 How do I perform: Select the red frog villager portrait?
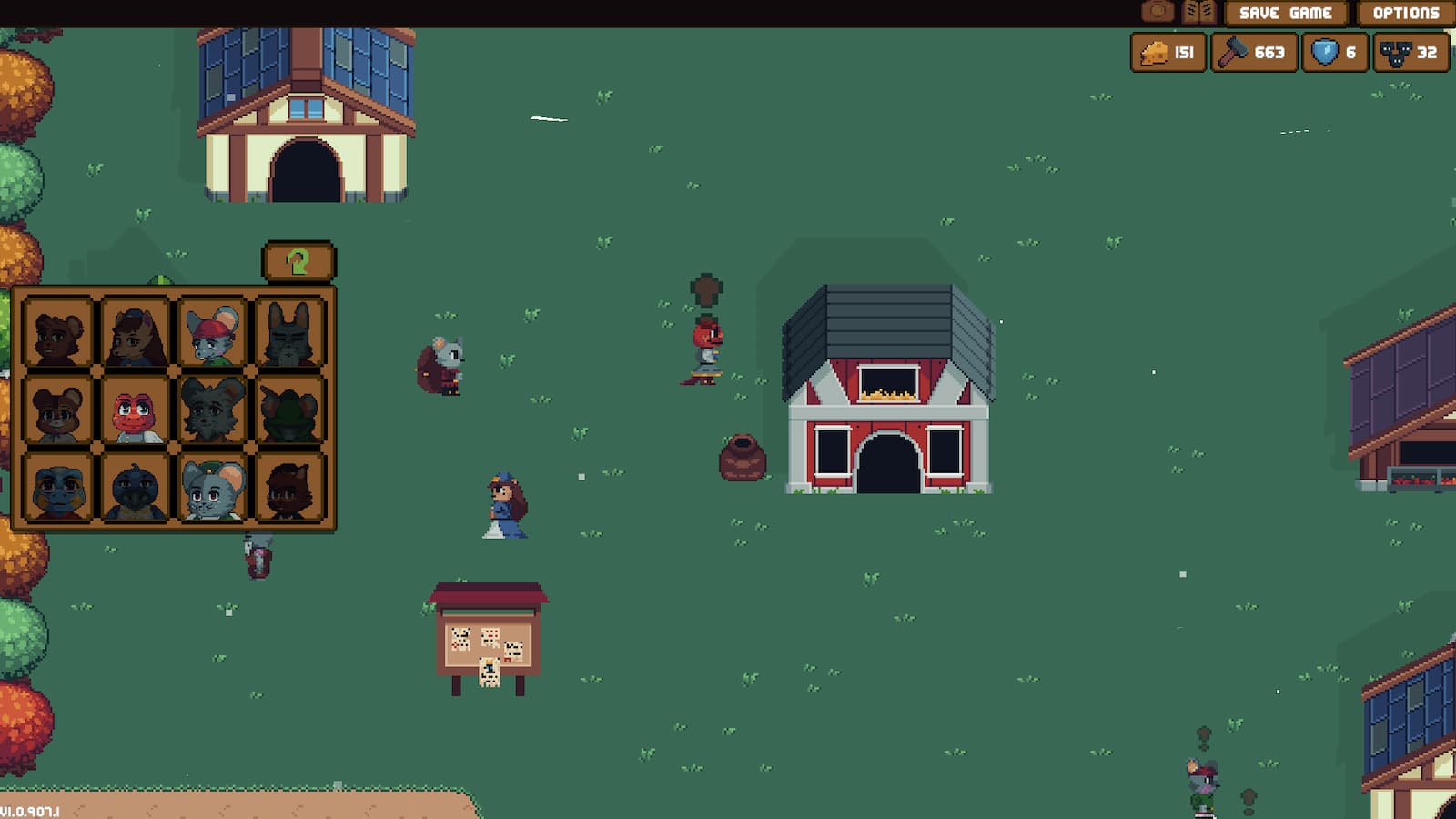(x=134, y=415)
